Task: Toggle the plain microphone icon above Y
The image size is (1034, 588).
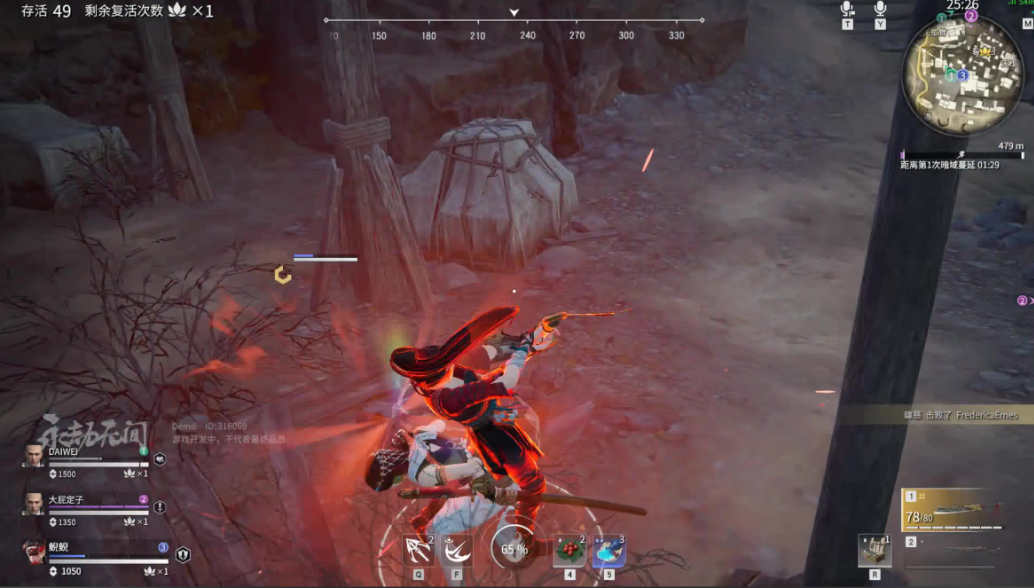Action: click(880, 9)
